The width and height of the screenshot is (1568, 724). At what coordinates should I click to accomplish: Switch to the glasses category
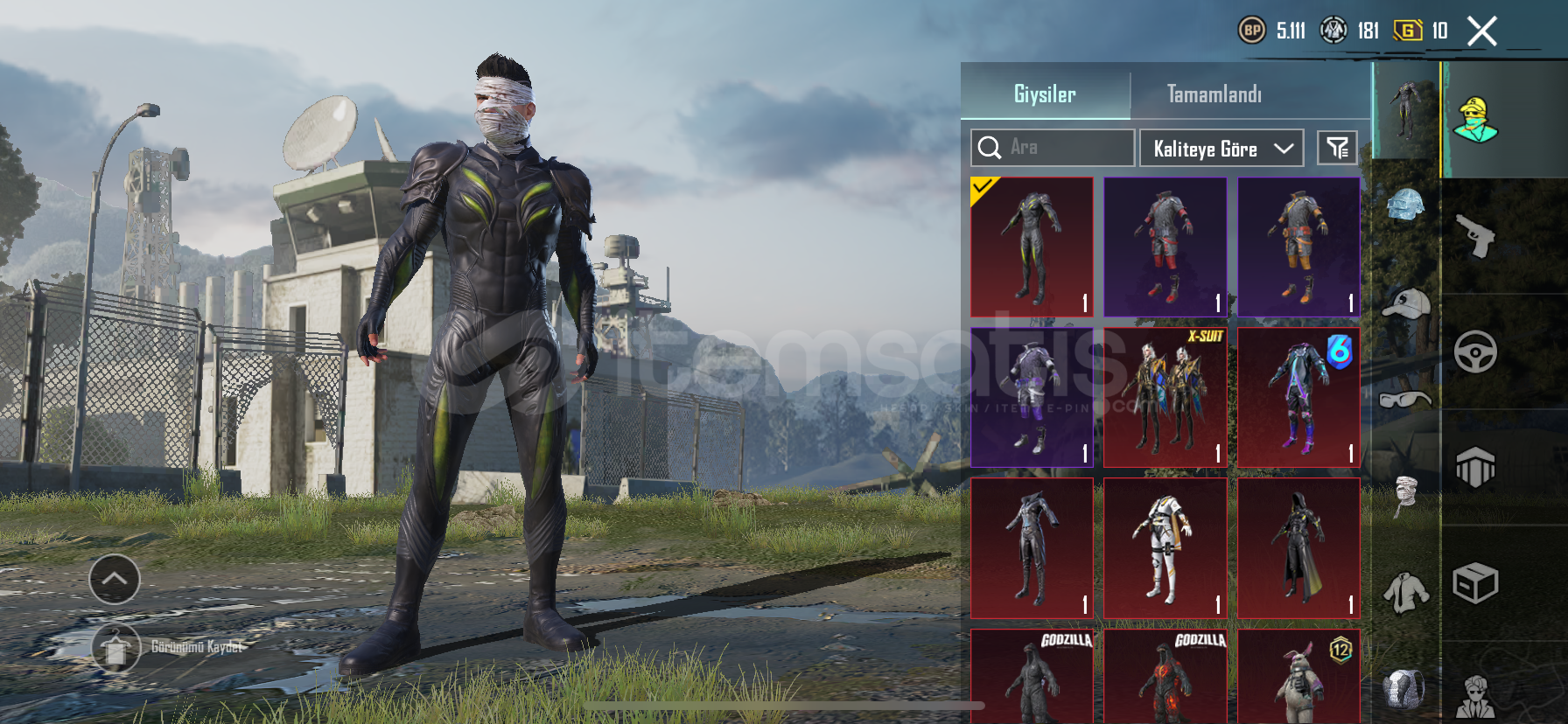(1405, 400)
